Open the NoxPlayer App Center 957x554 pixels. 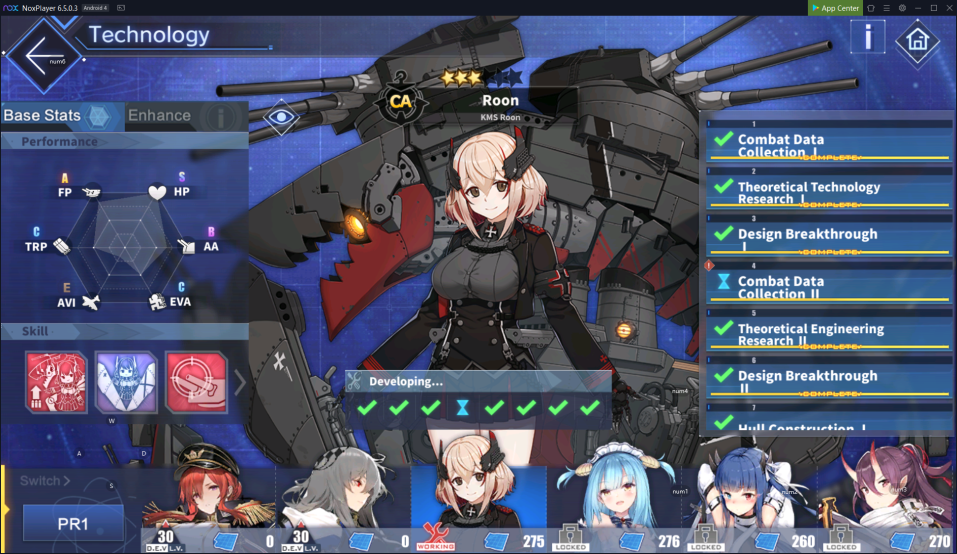pos(834,8)
